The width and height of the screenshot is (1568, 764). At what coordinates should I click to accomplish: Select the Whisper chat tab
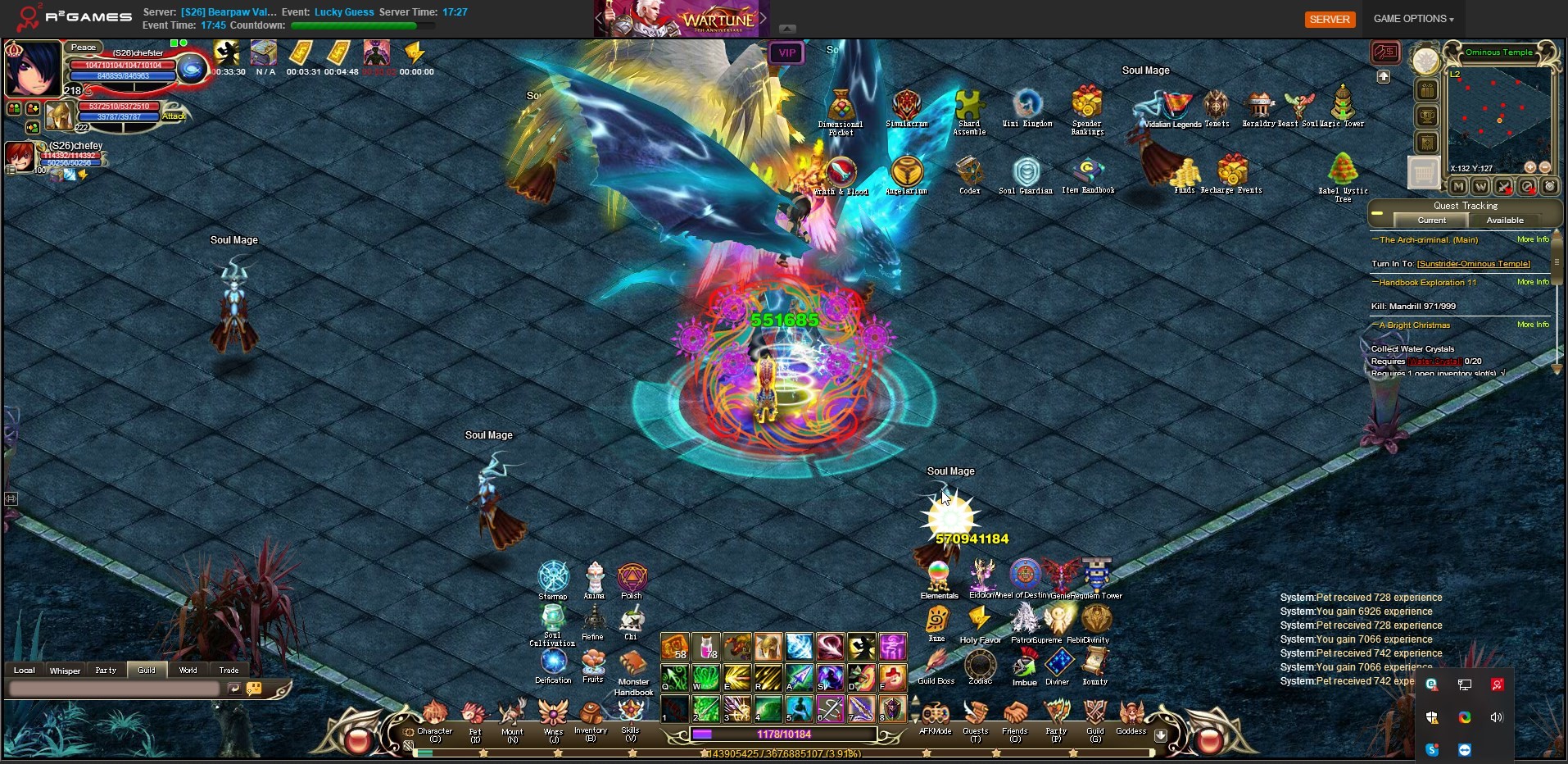(65, 670)
